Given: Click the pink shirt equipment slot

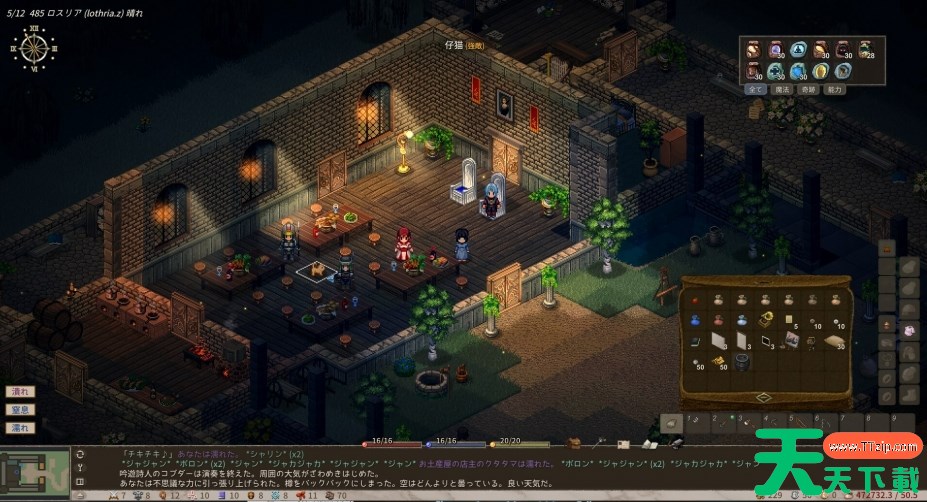Looking at the screenshot, I should pos(909,330).
